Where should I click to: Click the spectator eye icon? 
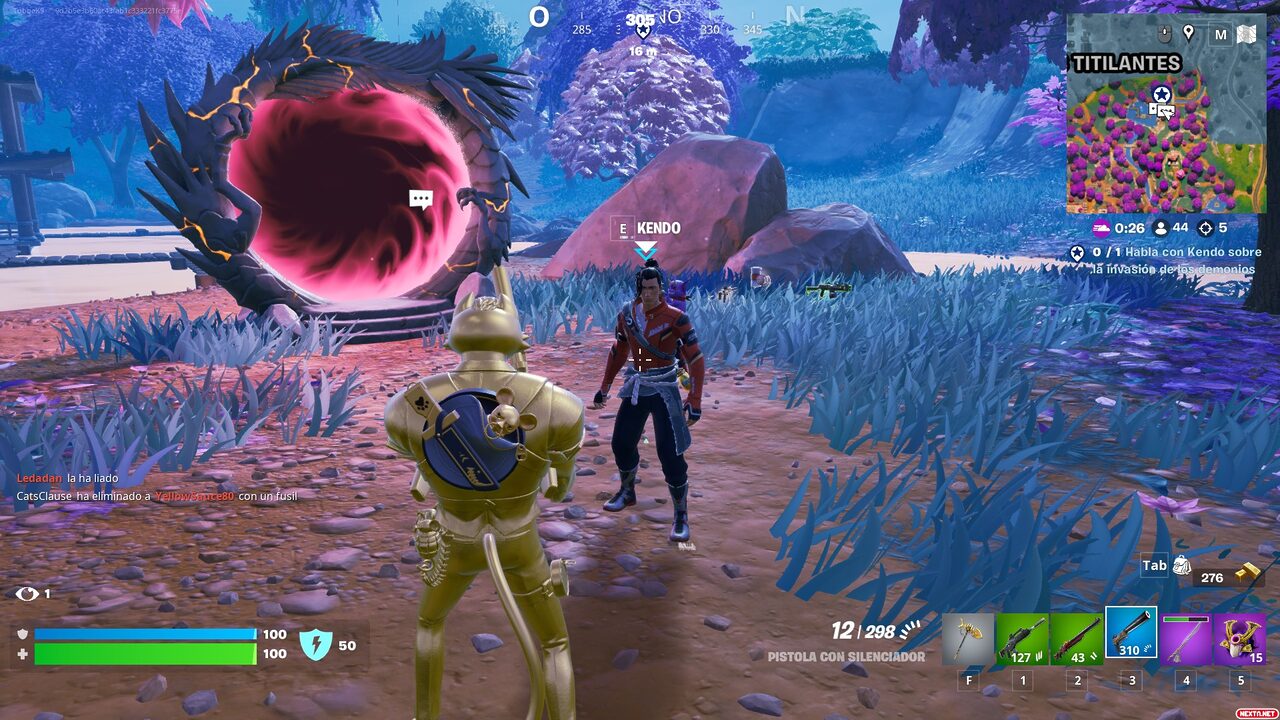pos(26,594)
